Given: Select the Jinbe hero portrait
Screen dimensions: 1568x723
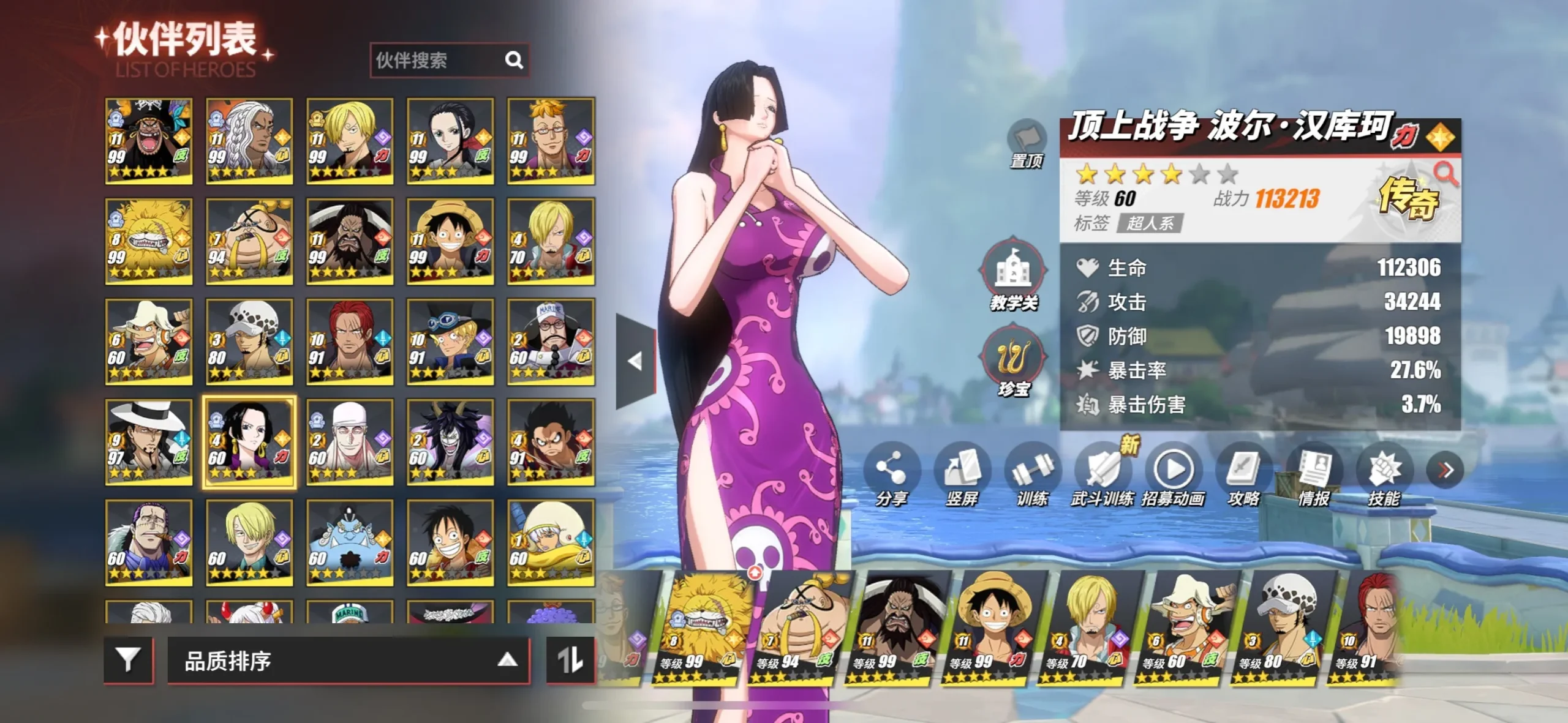Looking at the screenshot, I should [350, 542].
